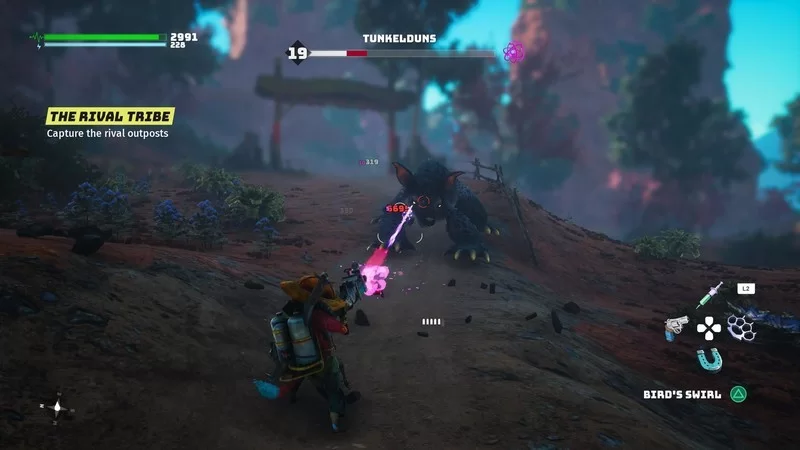The image size is (800, 450).
Task: Choose the revolver weapon icon
Action: pos(677,327)
